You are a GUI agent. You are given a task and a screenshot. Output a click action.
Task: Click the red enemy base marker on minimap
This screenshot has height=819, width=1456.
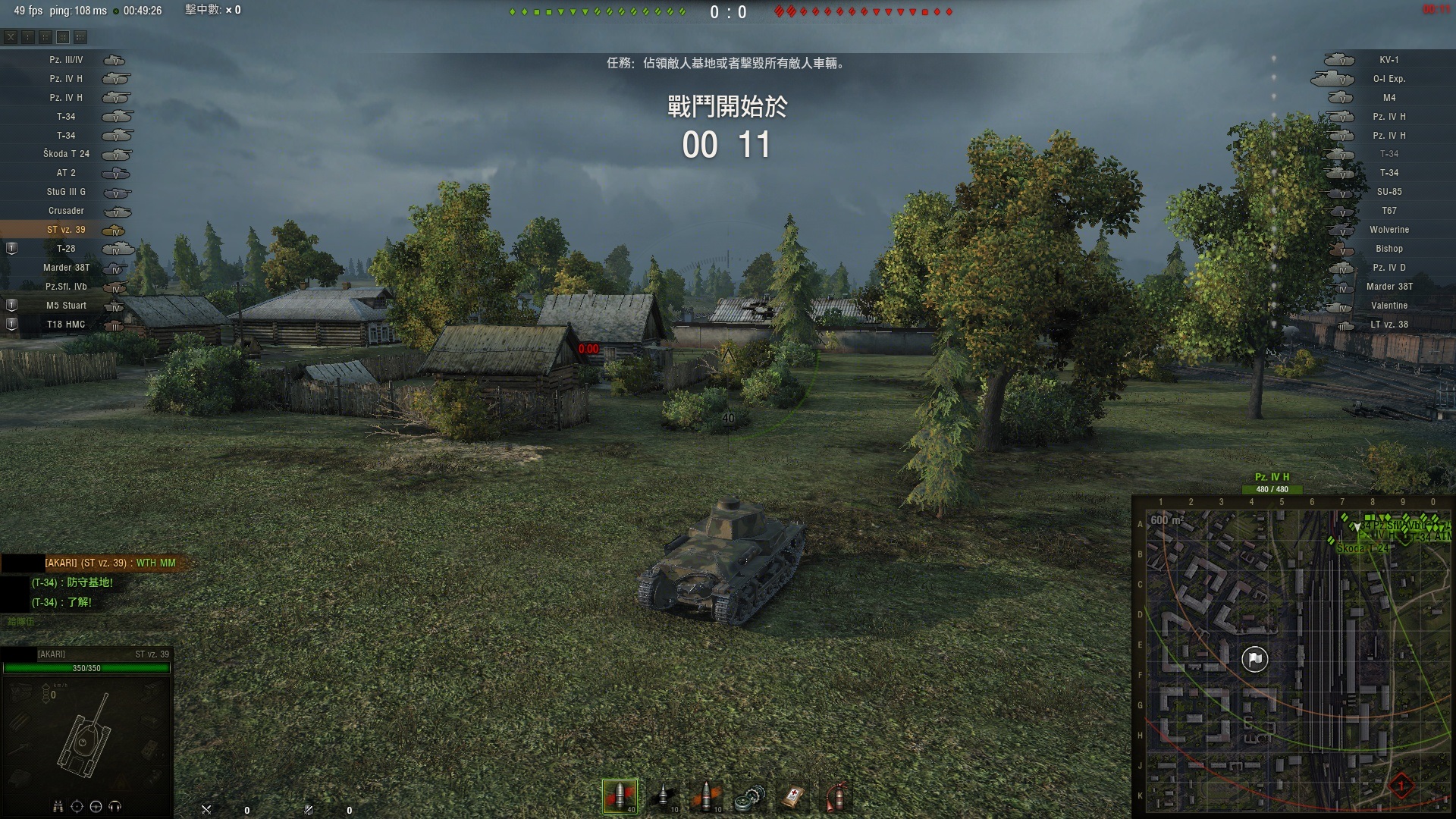pyautogui.click(x=1401, y=786)
